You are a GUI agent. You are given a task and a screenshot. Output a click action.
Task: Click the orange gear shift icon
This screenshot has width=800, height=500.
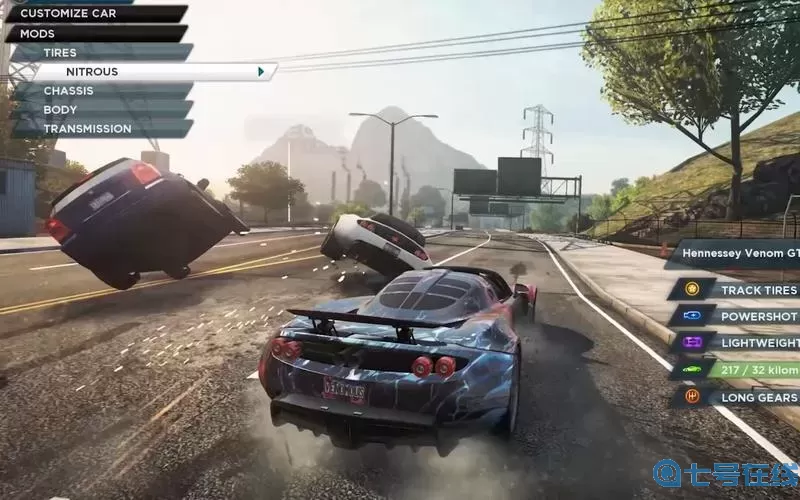coord(692,396)
